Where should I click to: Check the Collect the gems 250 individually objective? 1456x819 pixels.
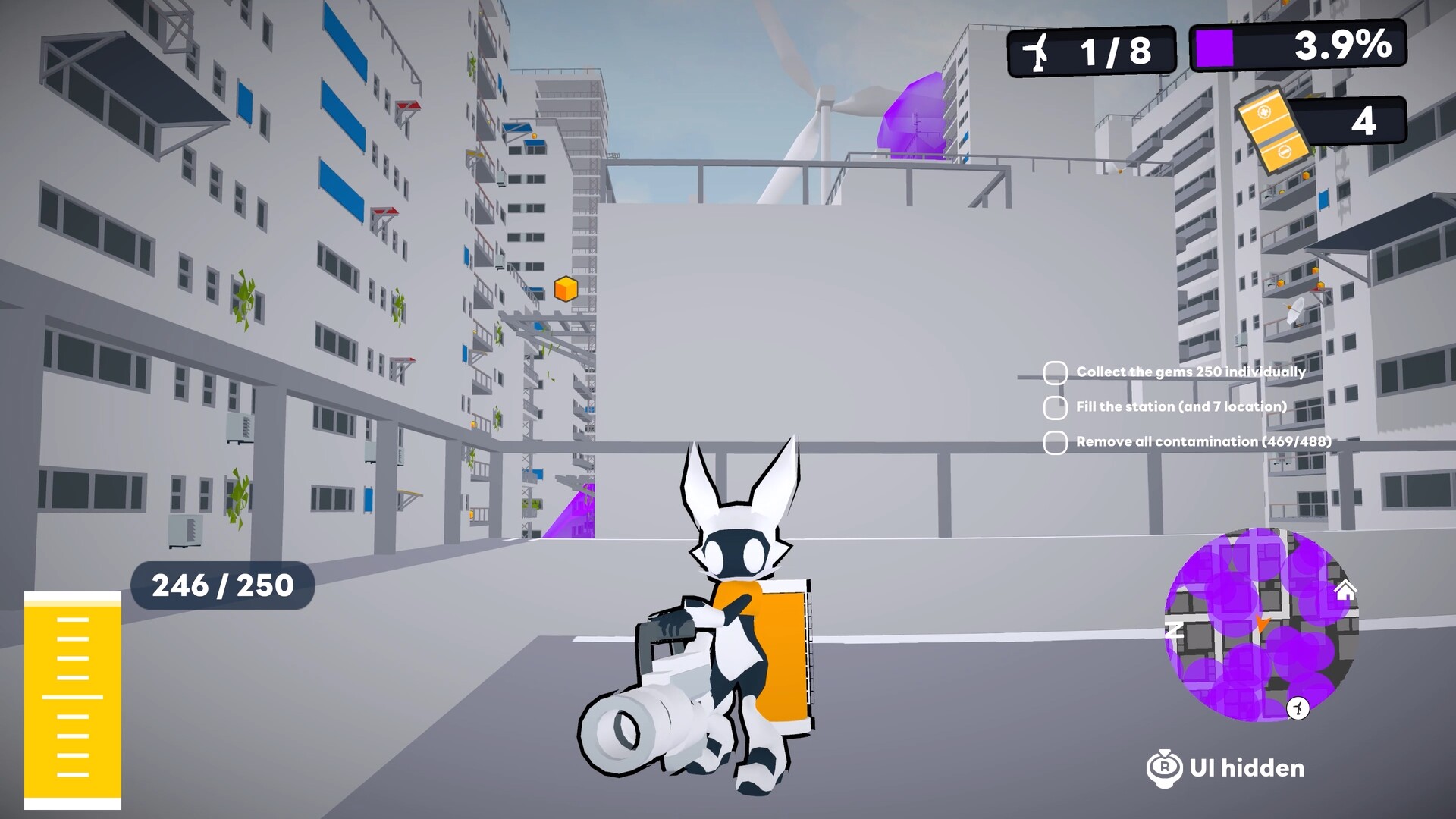coord(1054,372)
